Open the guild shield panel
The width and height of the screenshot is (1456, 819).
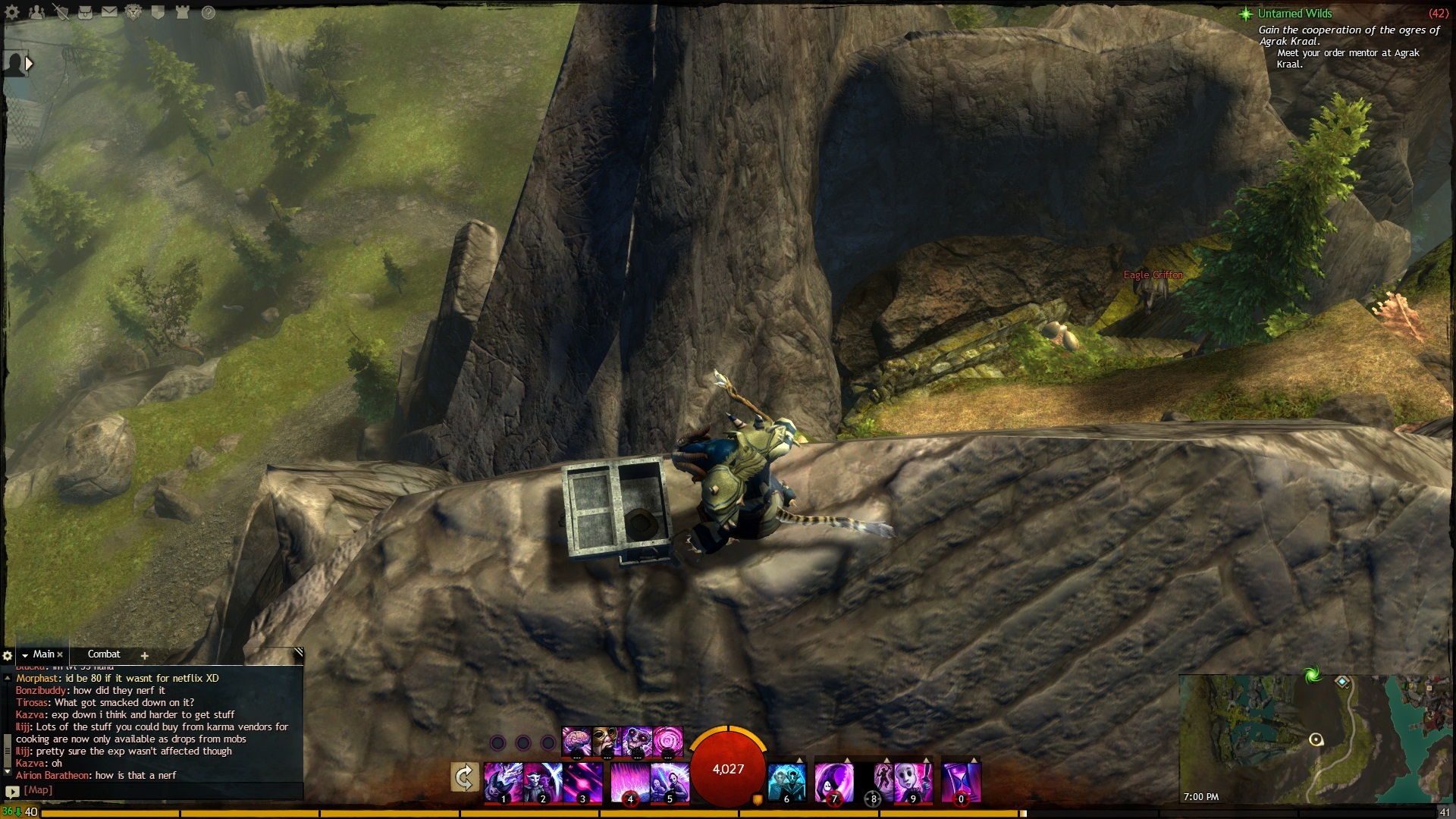[158, 12]
